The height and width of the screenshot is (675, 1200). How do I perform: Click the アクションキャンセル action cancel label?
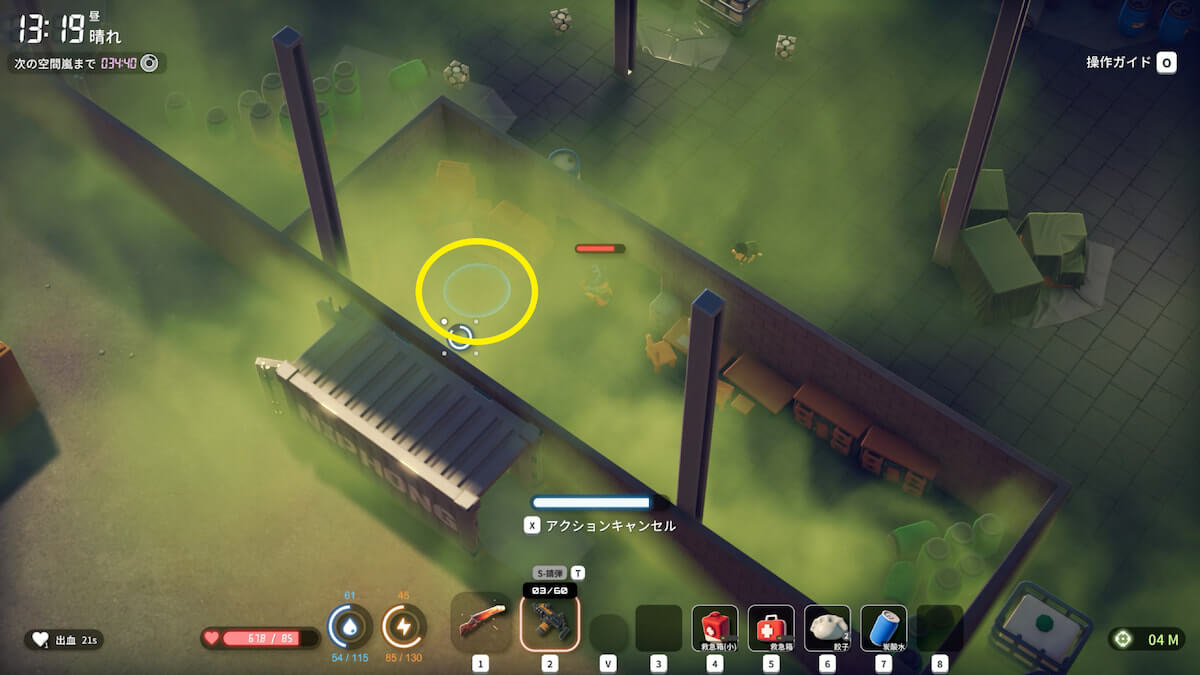(610, 525)
